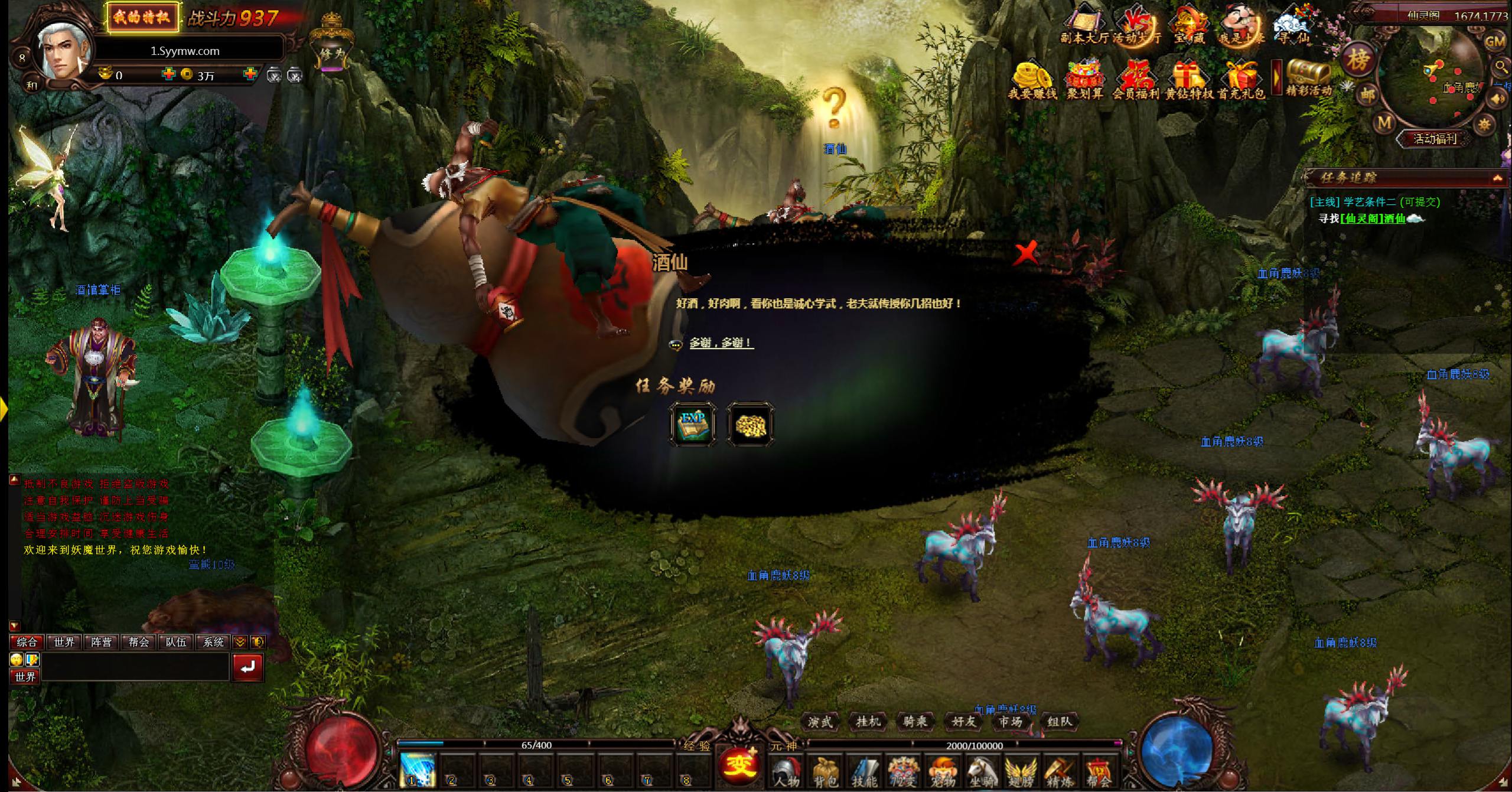Click the 挂机 auto-battle button

tap(868, 721)
